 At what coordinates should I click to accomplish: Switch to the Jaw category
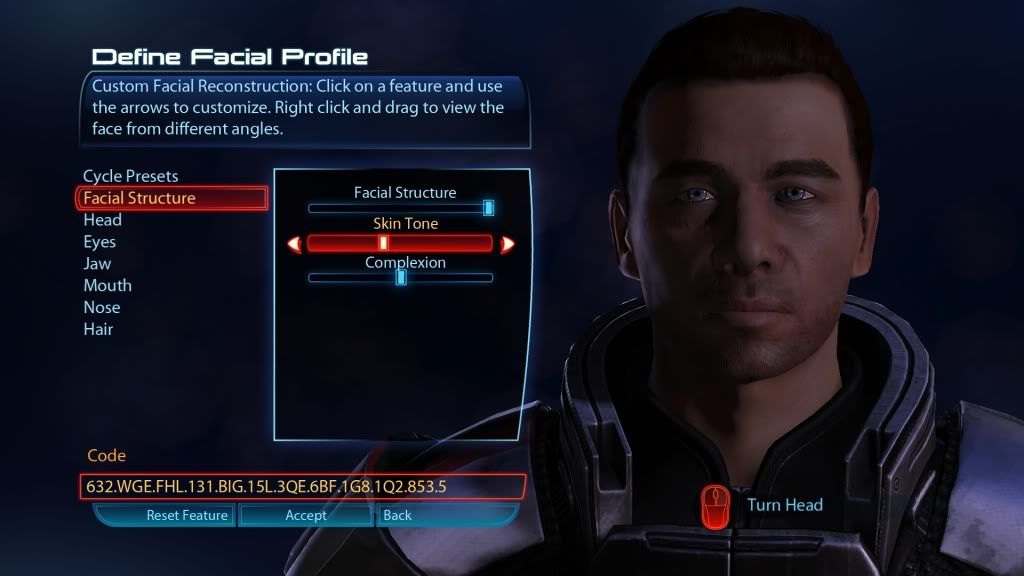[x=98, y=264]
